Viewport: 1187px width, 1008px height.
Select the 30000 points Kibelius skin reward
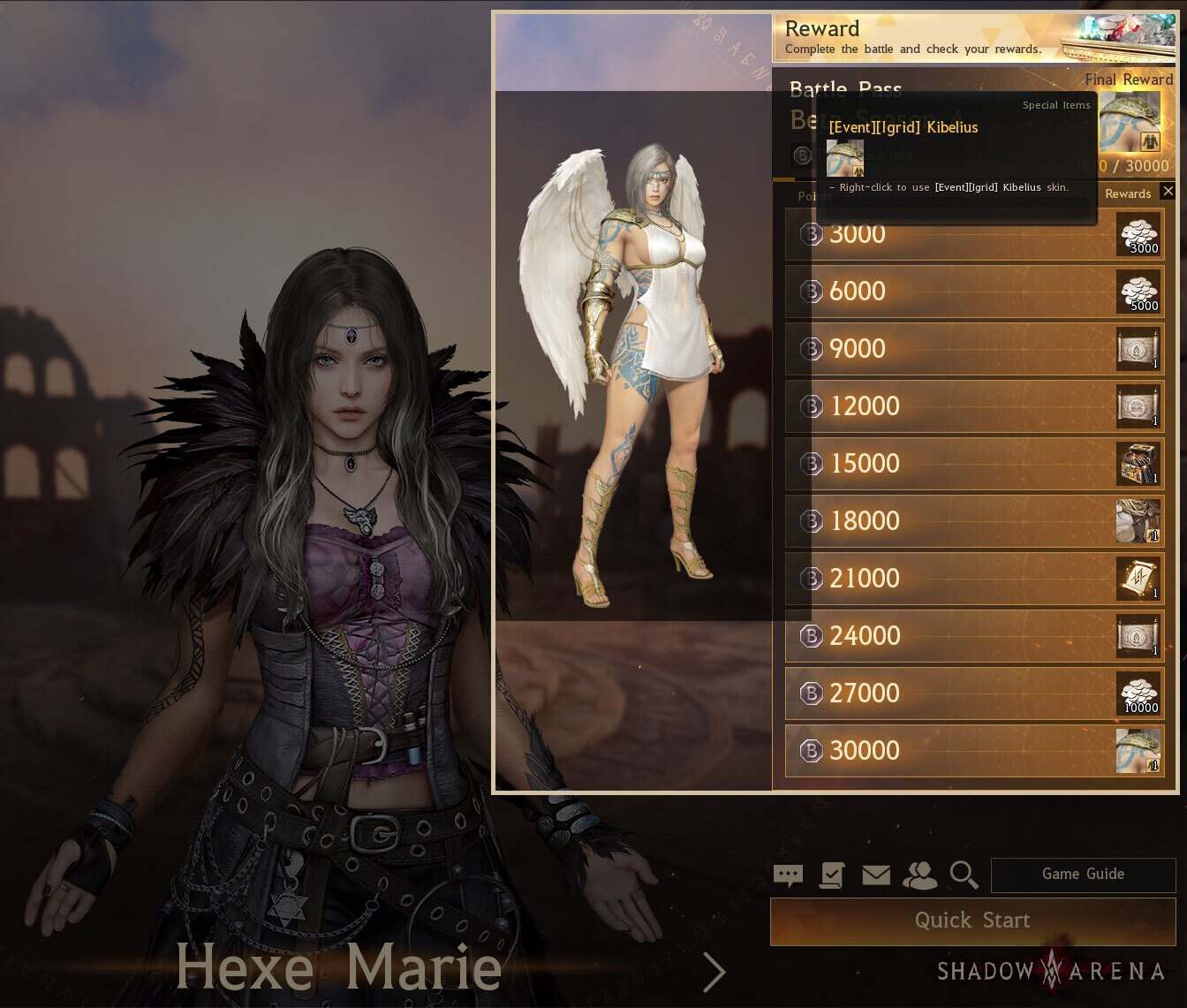click(x=1138, y=751)
